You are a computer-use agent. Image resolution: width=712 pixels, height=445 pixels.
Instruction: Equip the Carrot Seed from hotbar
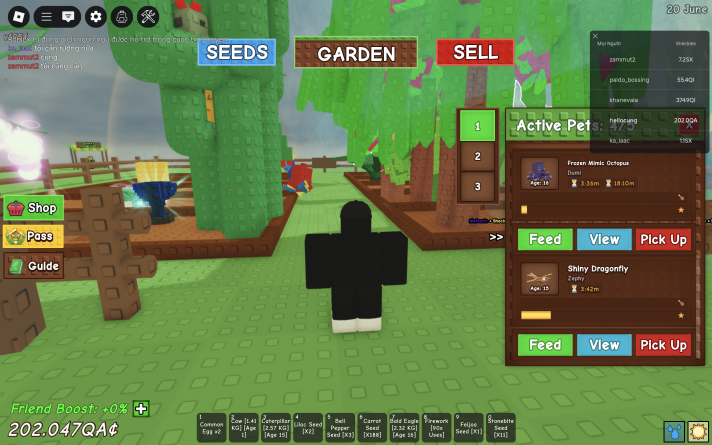point(372,428)
